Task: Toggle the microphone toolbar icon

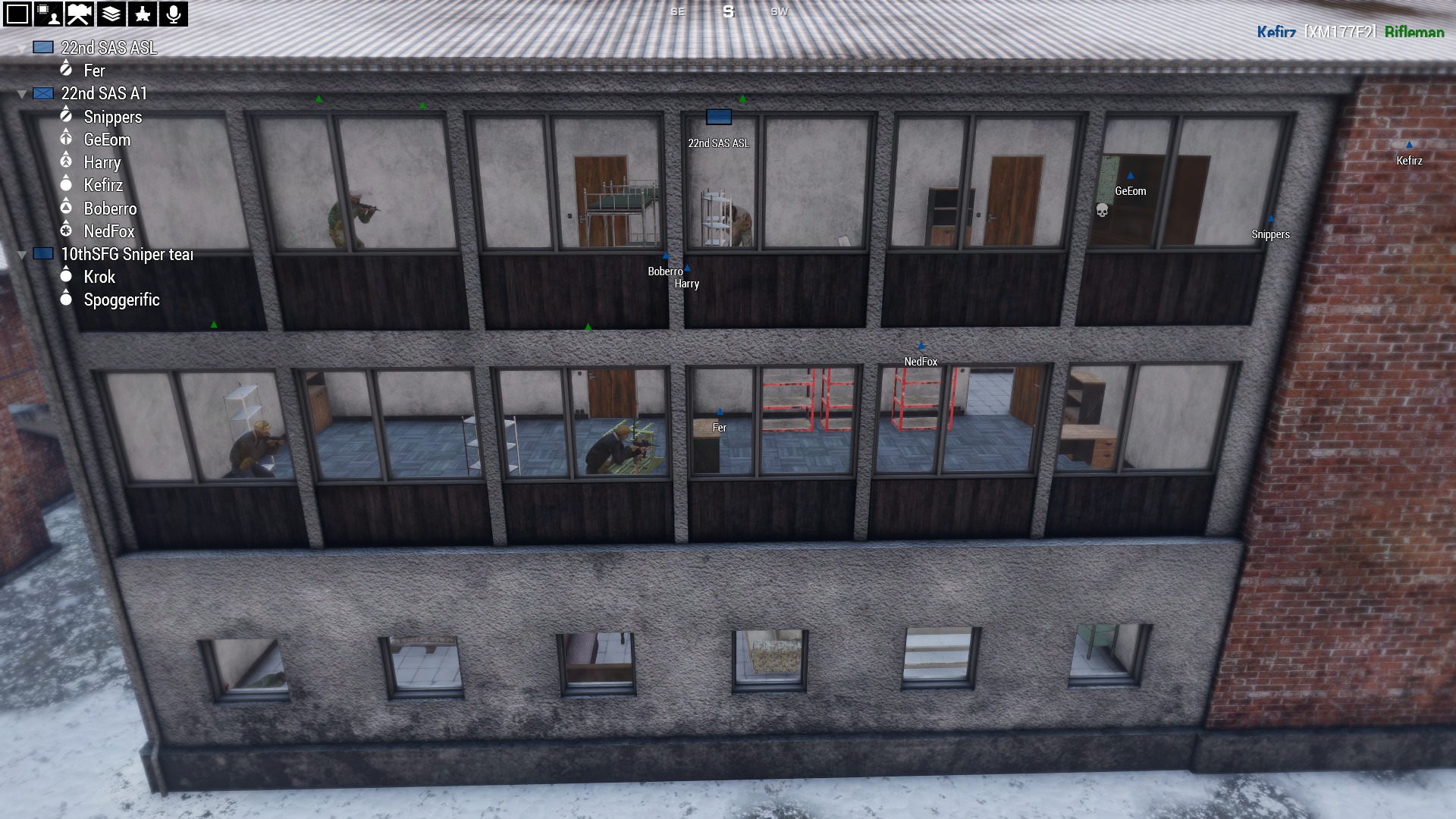Action: [173, 14]
